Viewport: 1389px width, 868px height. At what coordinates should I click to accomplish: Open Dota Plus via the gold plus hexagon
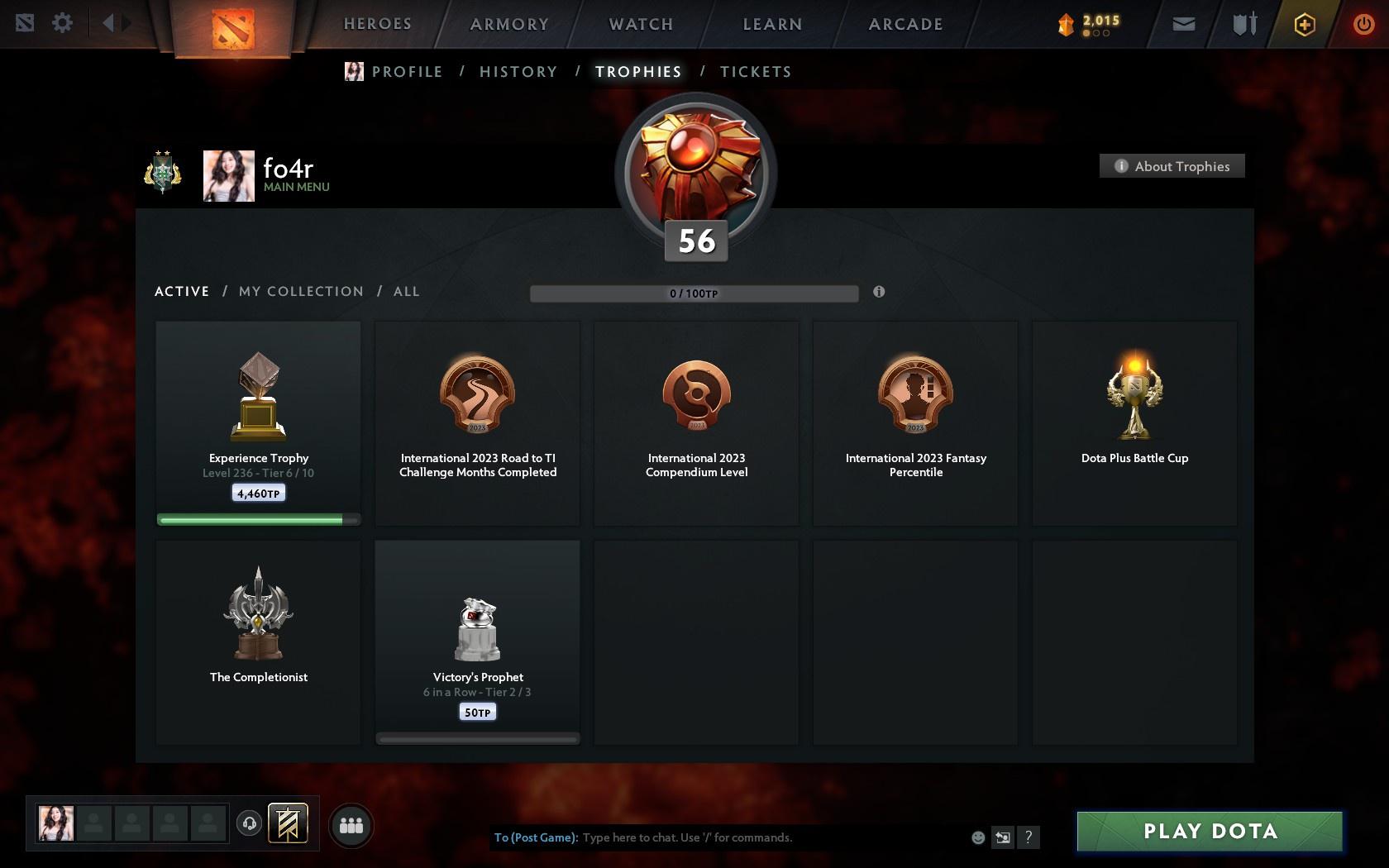coord(1304,23)
